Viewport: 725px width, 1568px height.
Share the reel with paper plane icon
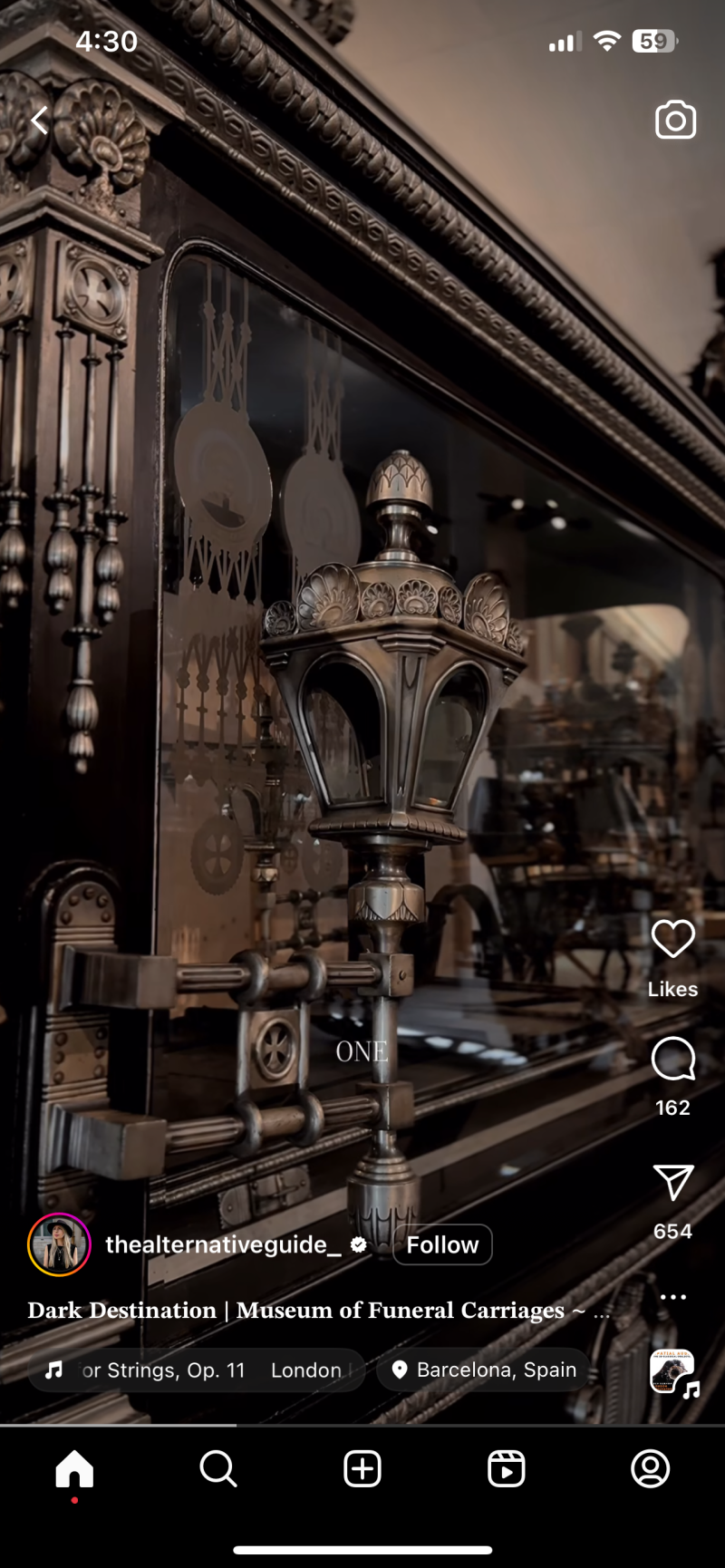672,1182
